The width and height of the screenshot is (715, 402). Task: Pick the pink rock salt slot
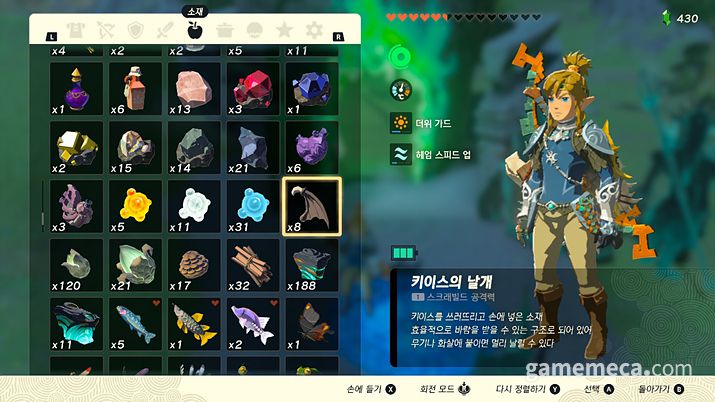click(195, 88)
